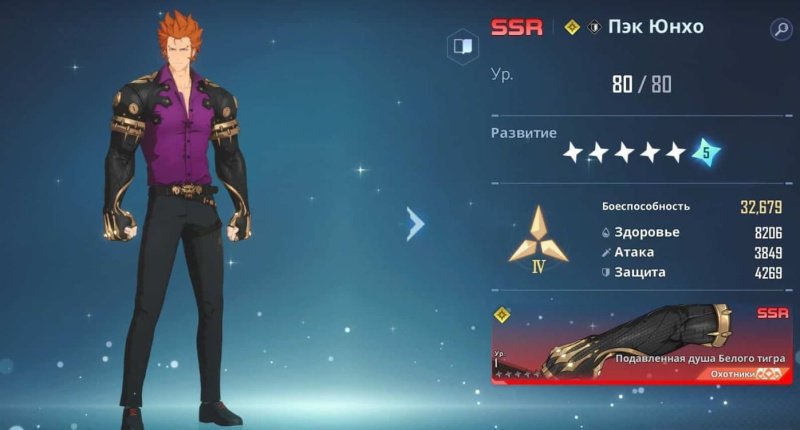
Task: View the Боеспособность total power details
Action: pos(690,207)
